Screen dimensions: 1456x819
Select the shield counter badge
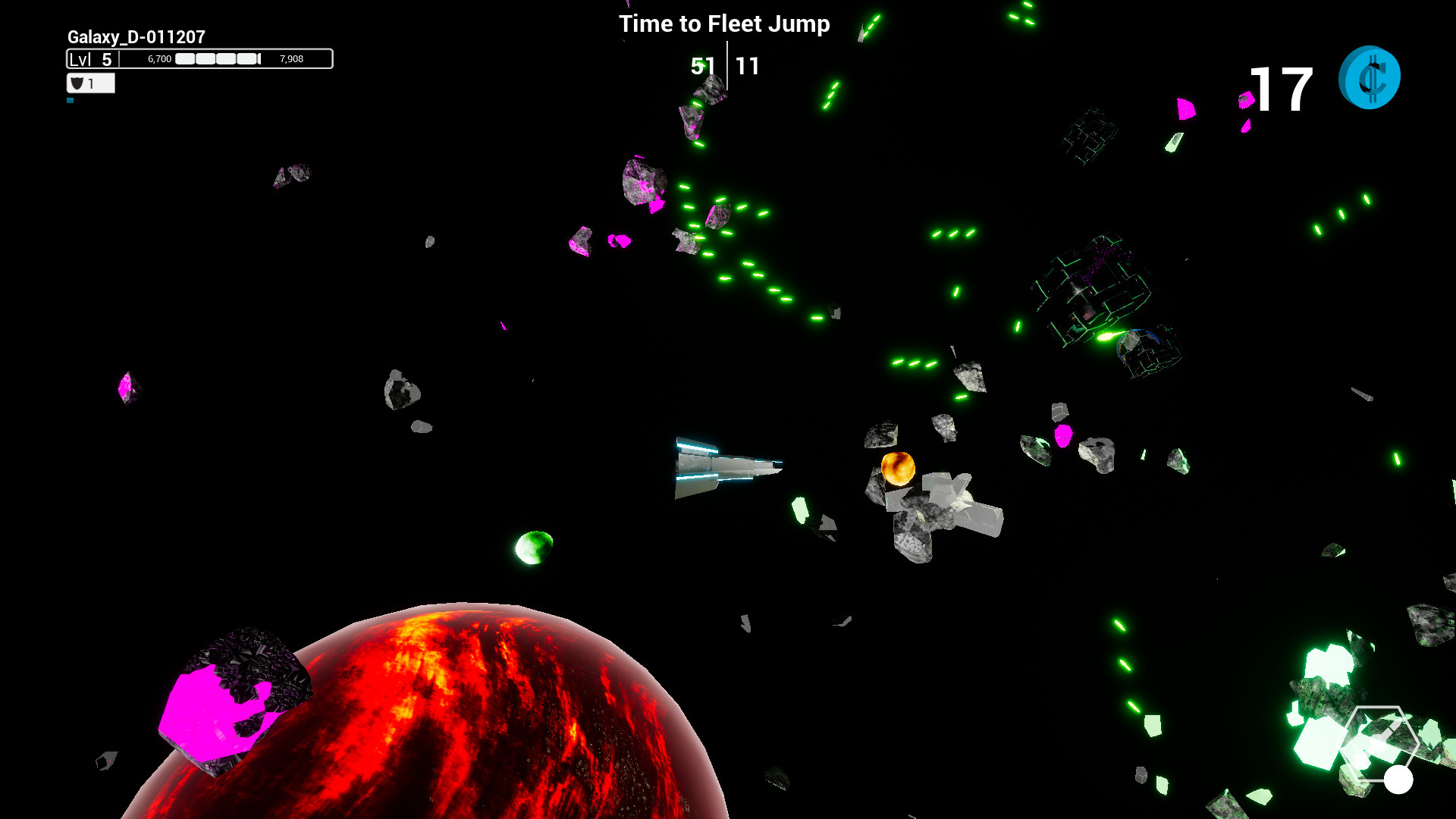pyautogui.click(x=90, y=83)
